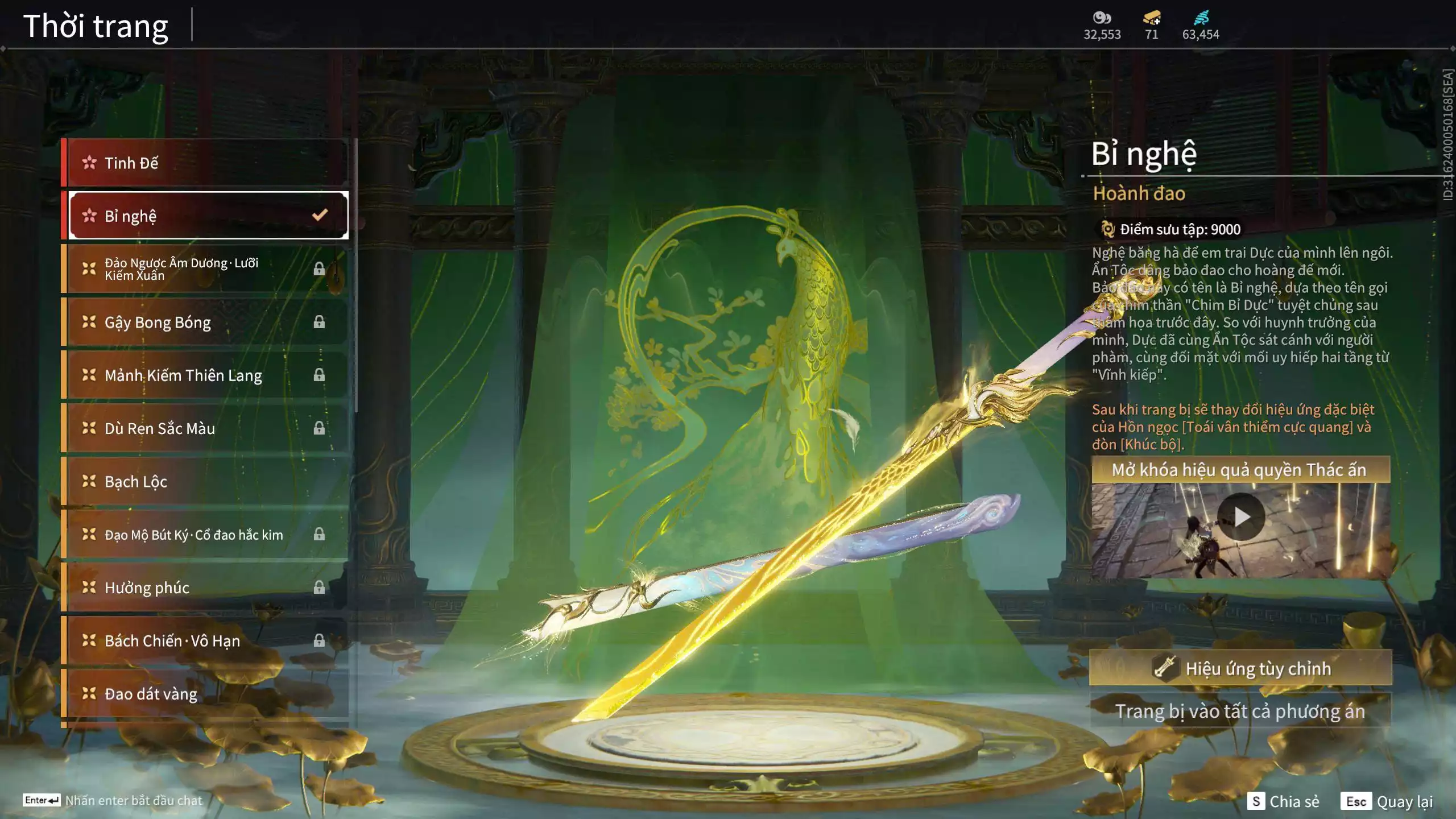
Task: Click Trang bị vào tất cả phương án
Action: click(1240, 711)
